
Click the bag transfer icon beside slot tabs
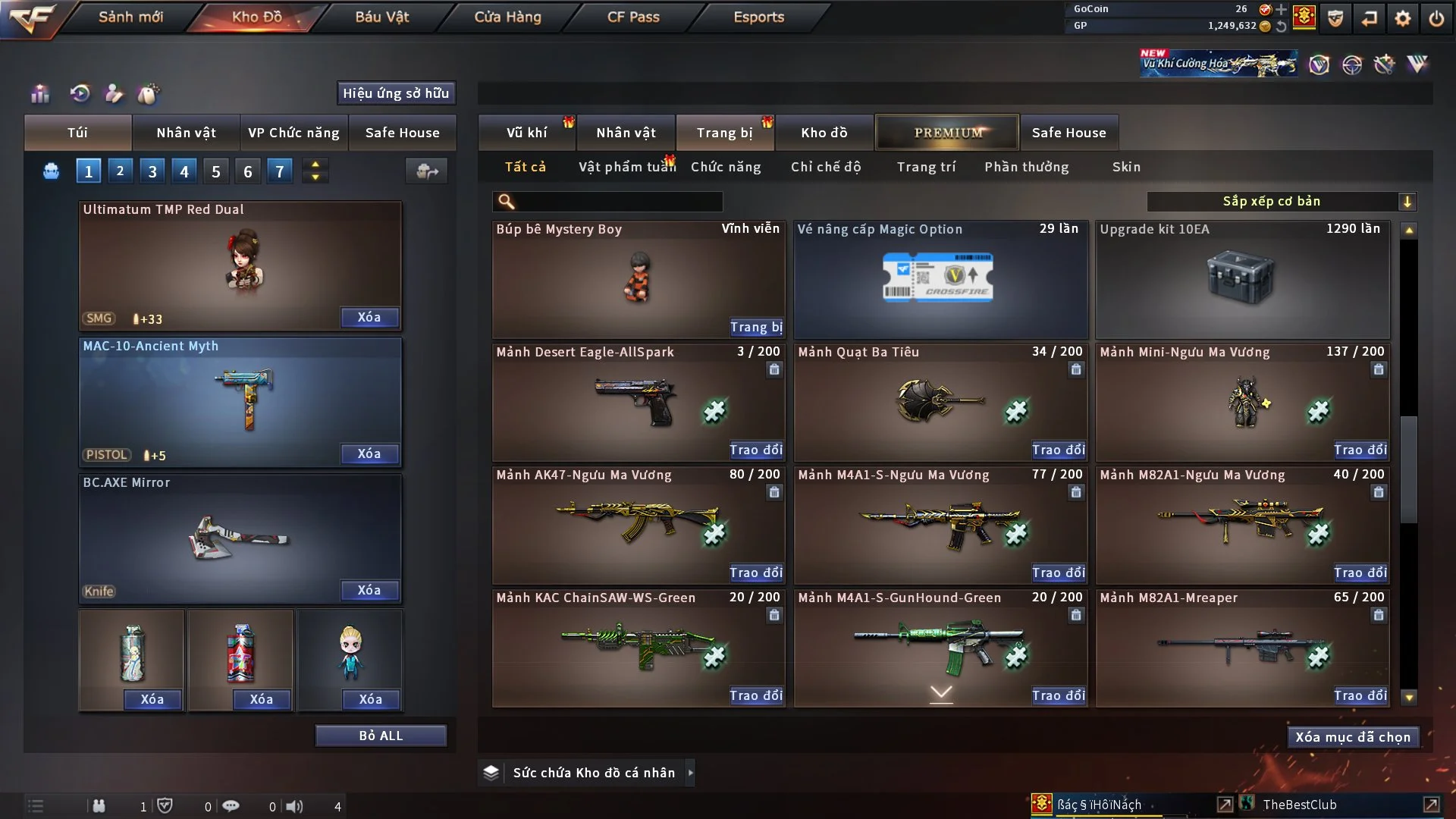pyautogui.click(x=426, y=172)
